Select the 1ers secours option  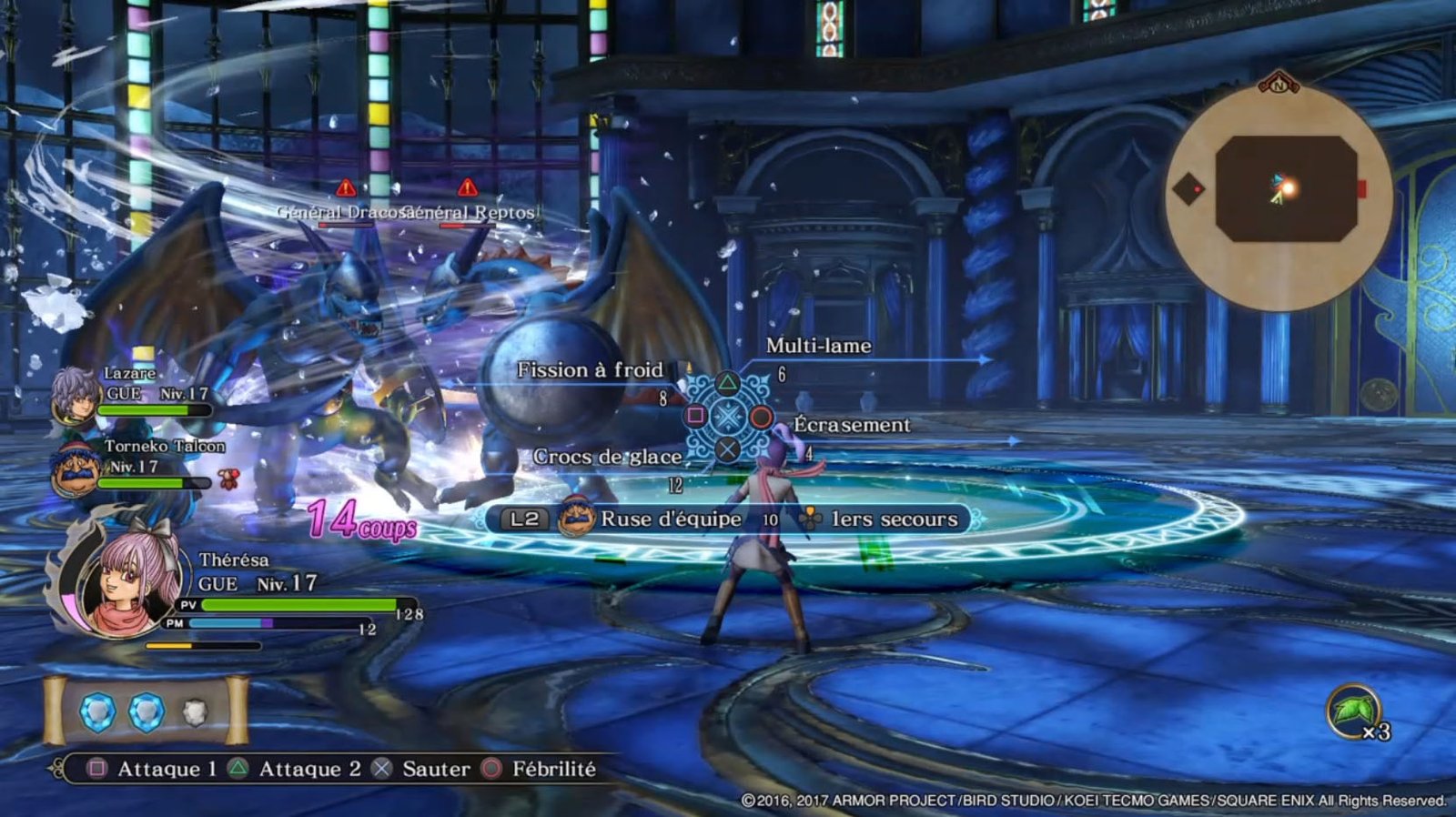point(894,519)
